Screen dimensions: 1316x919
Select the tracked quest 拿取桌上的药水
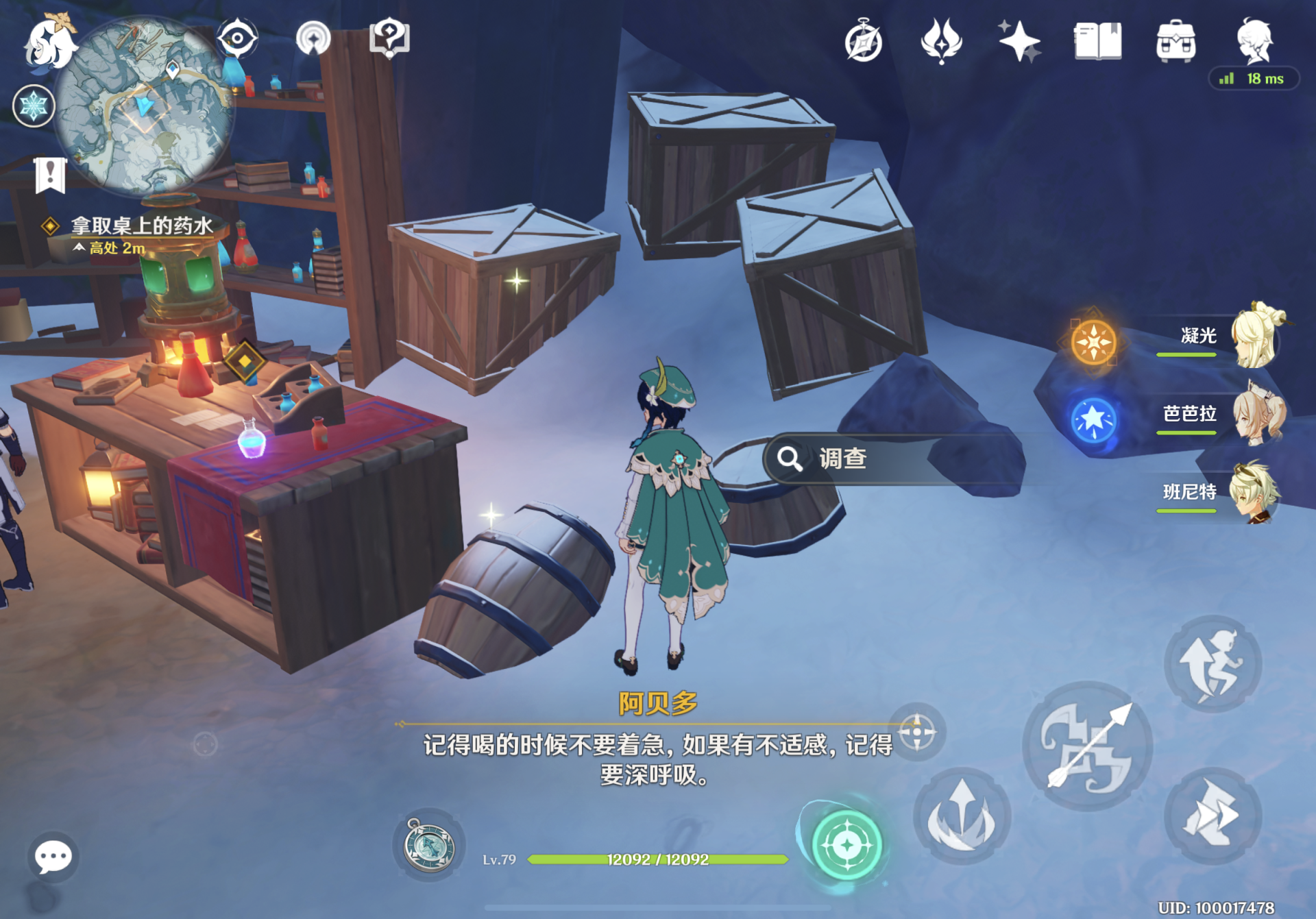(141, 225)
